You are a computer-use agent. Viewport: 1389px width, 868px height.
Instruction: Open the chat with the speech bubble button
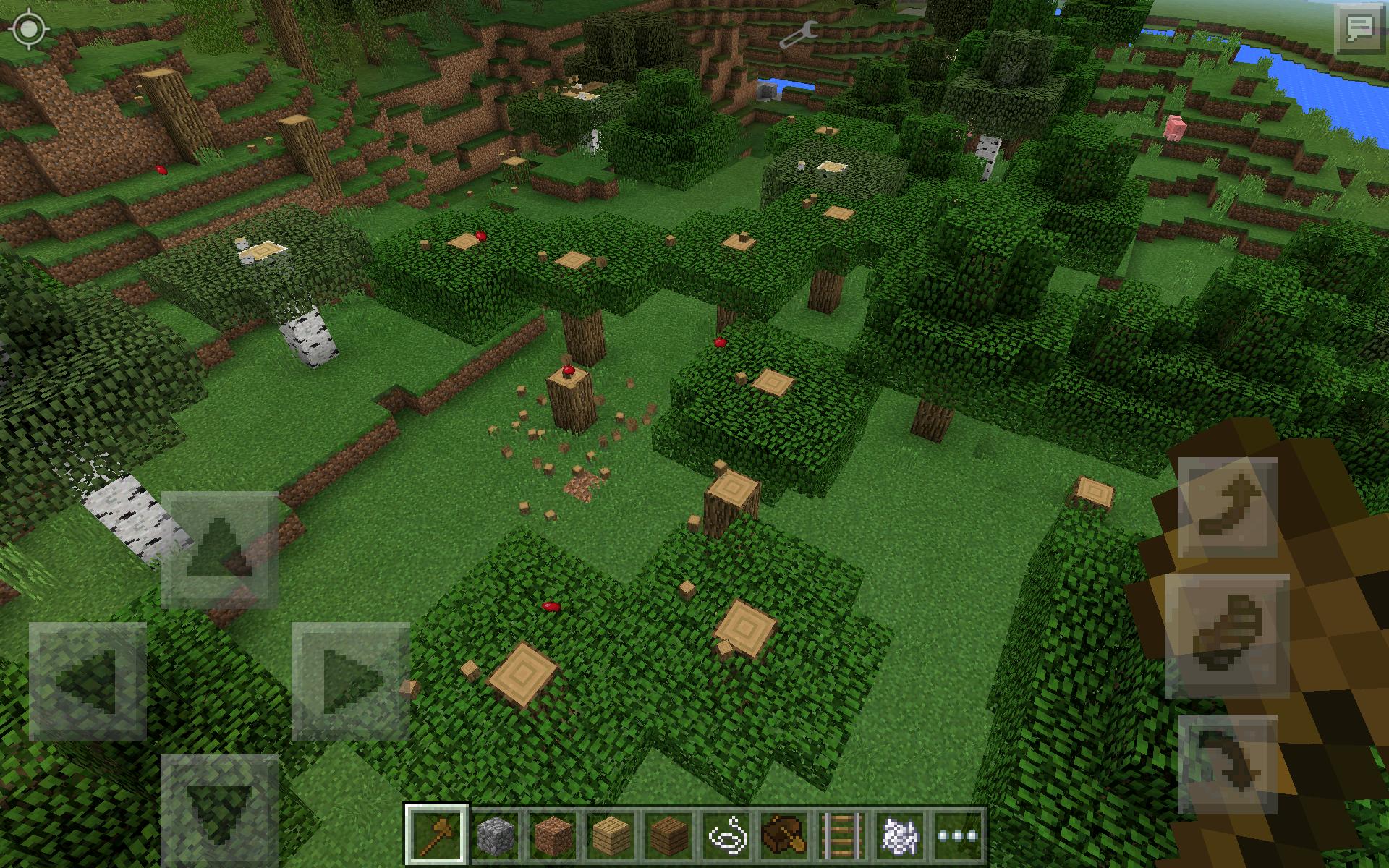[x=1360, y=27]
